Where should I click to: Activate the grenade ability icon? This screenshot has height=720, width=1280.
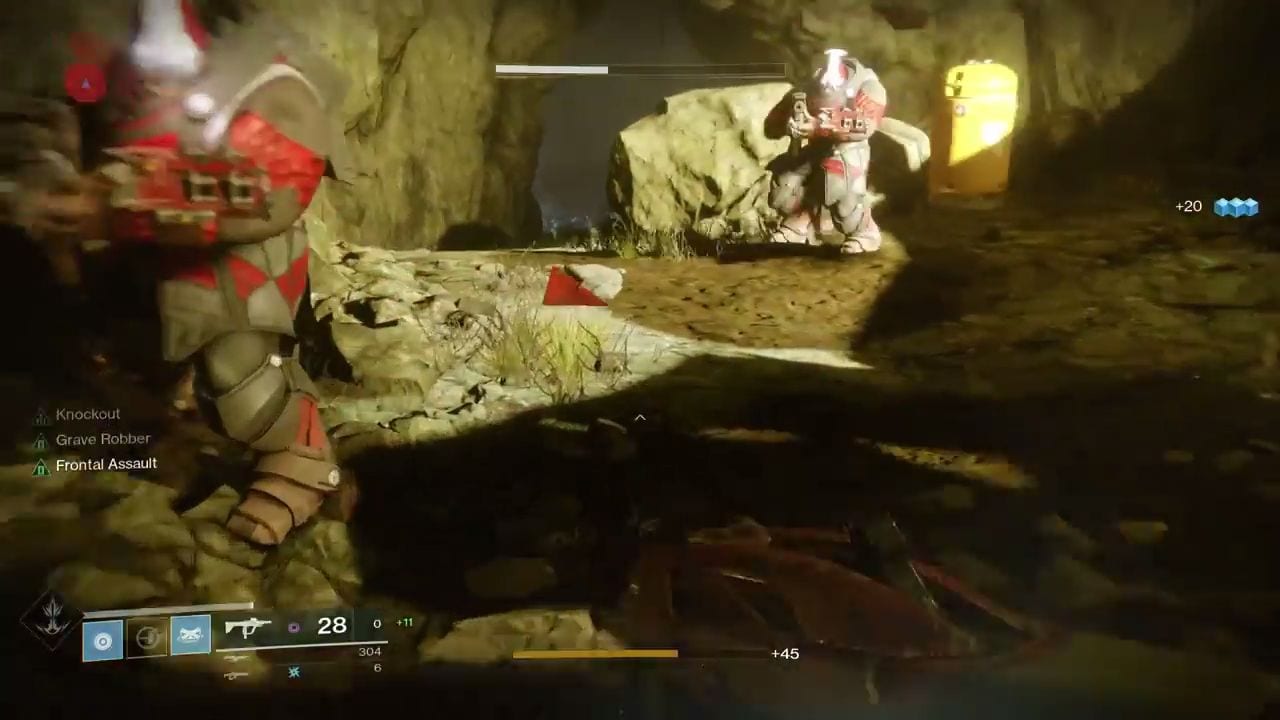102,637
